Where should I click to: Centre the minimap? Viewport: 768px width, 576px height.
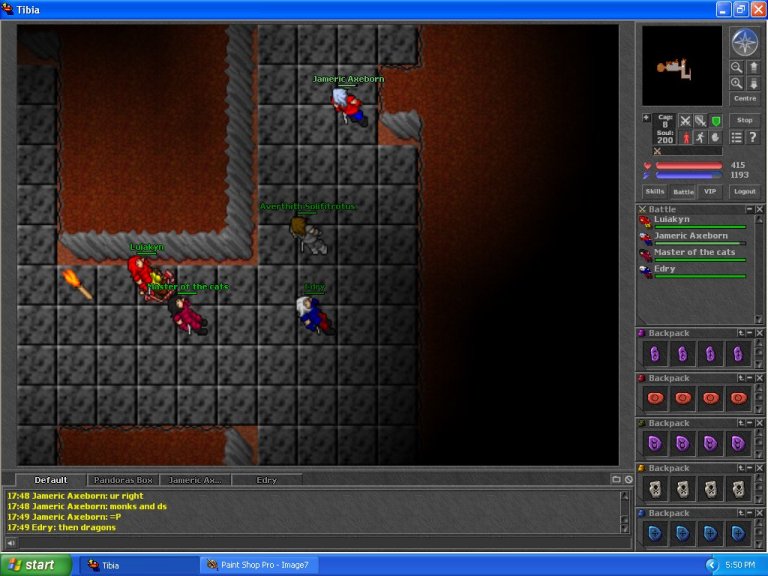745,98
